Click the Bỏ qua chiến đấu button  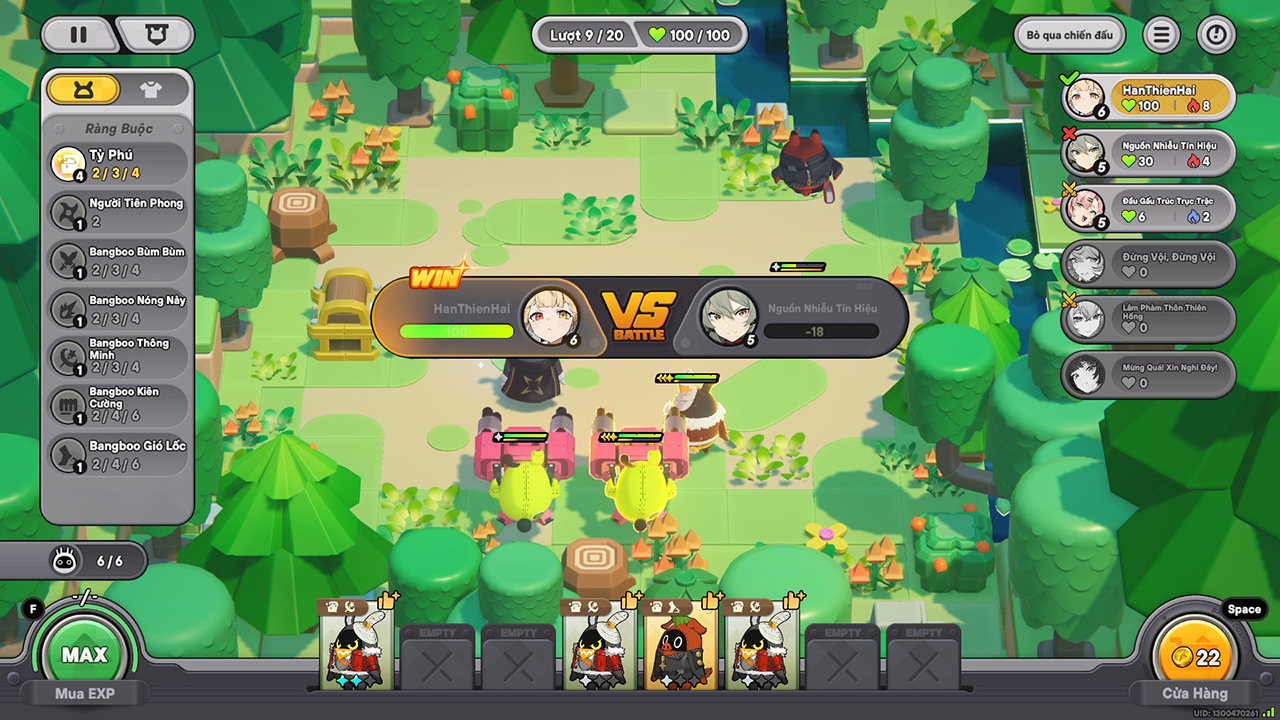coord(1069,36)
